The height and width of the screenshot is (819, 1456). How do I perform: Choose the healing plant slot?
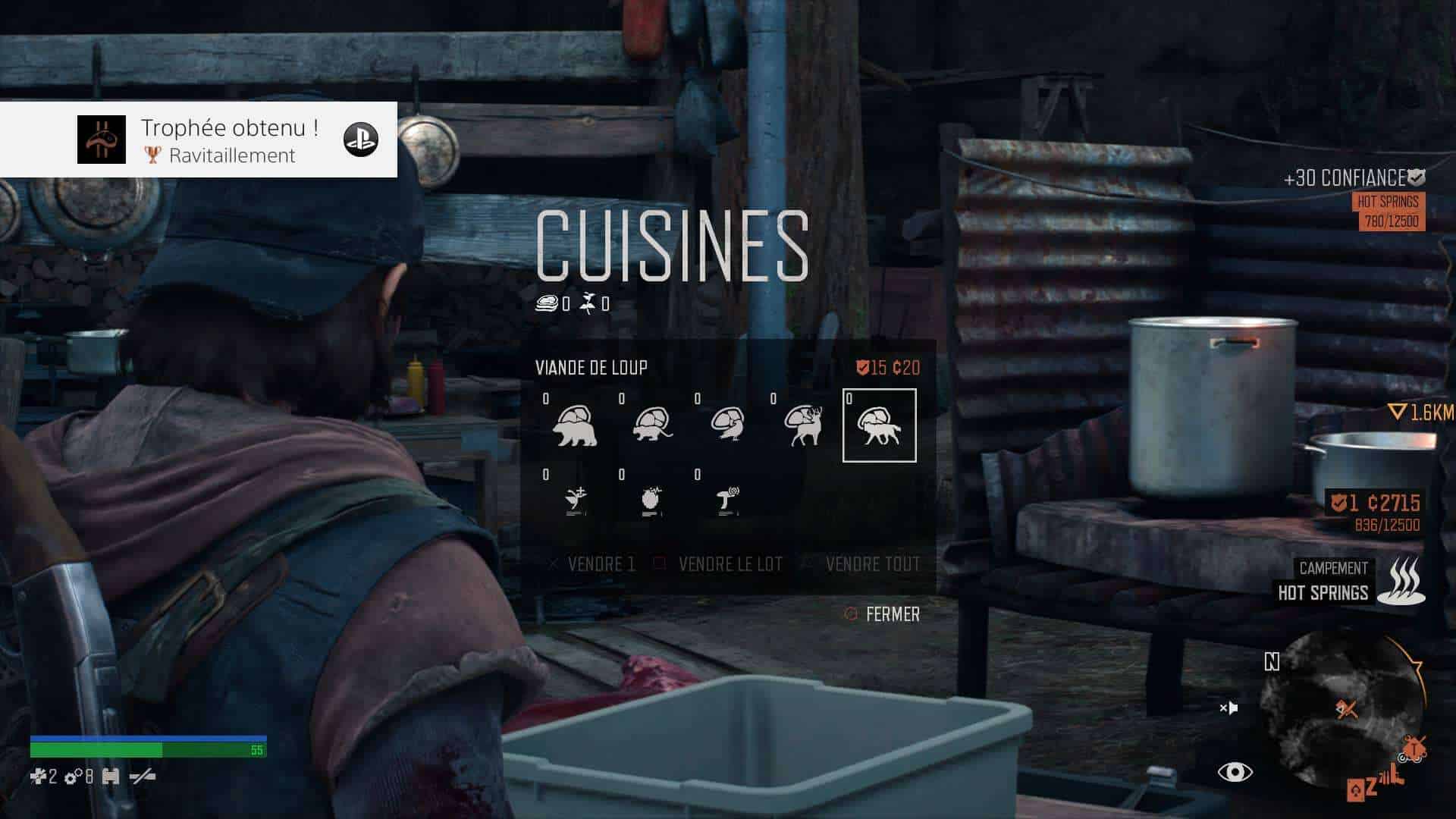click(x=576, y=500)
